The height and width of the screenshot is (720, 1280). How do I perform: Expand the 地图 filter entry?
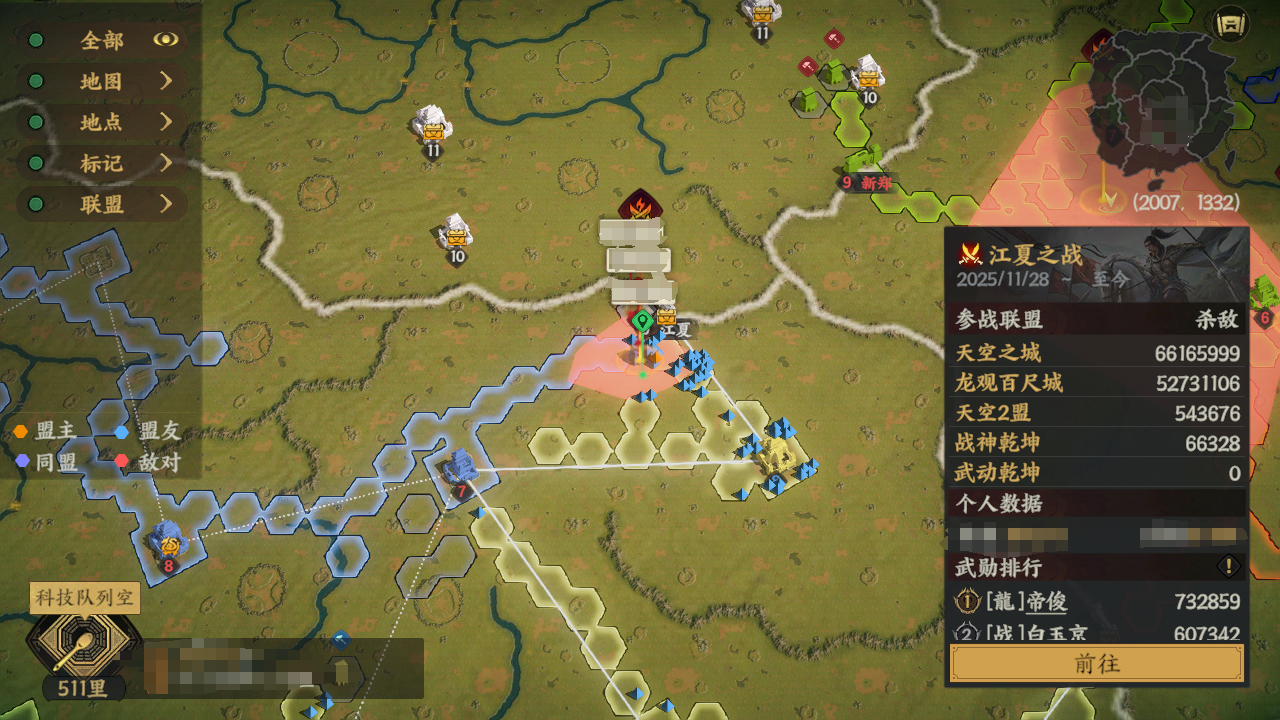[101, 81]
